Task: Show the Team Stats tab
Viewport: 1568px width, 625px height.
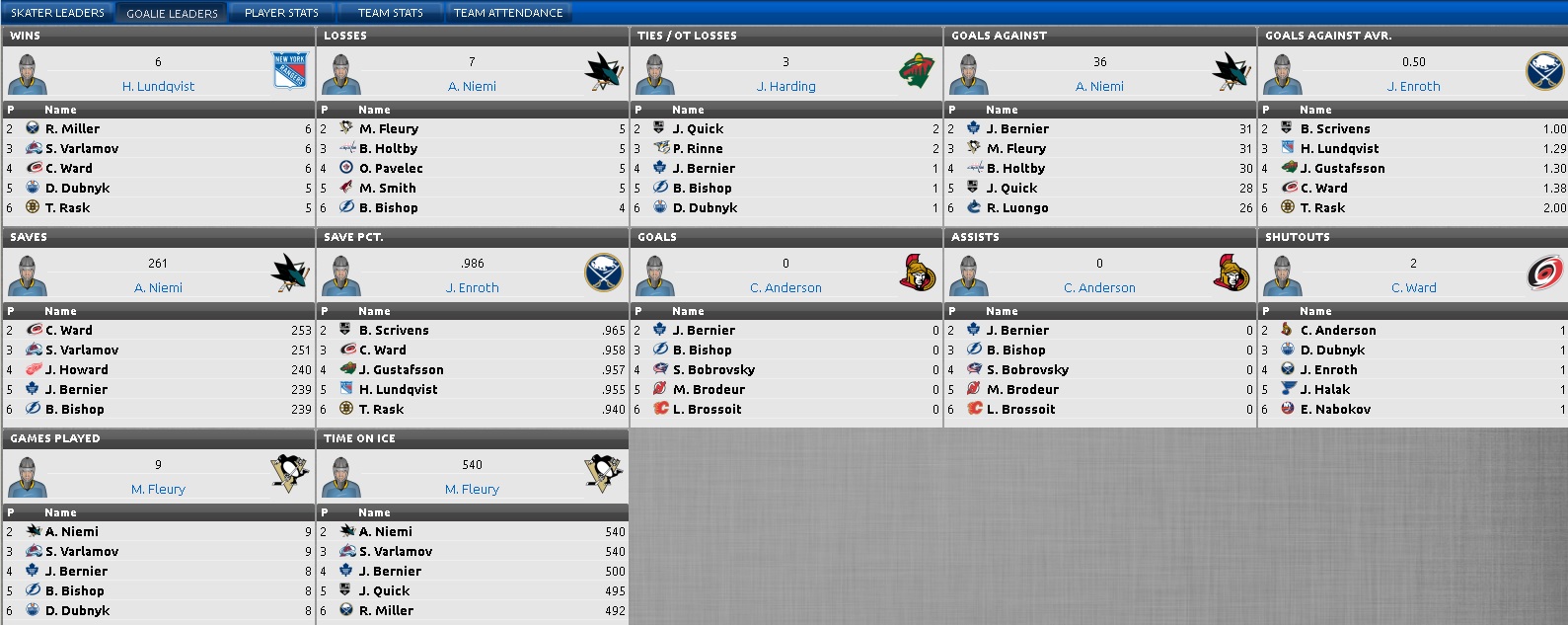Action: coord(390,13)
